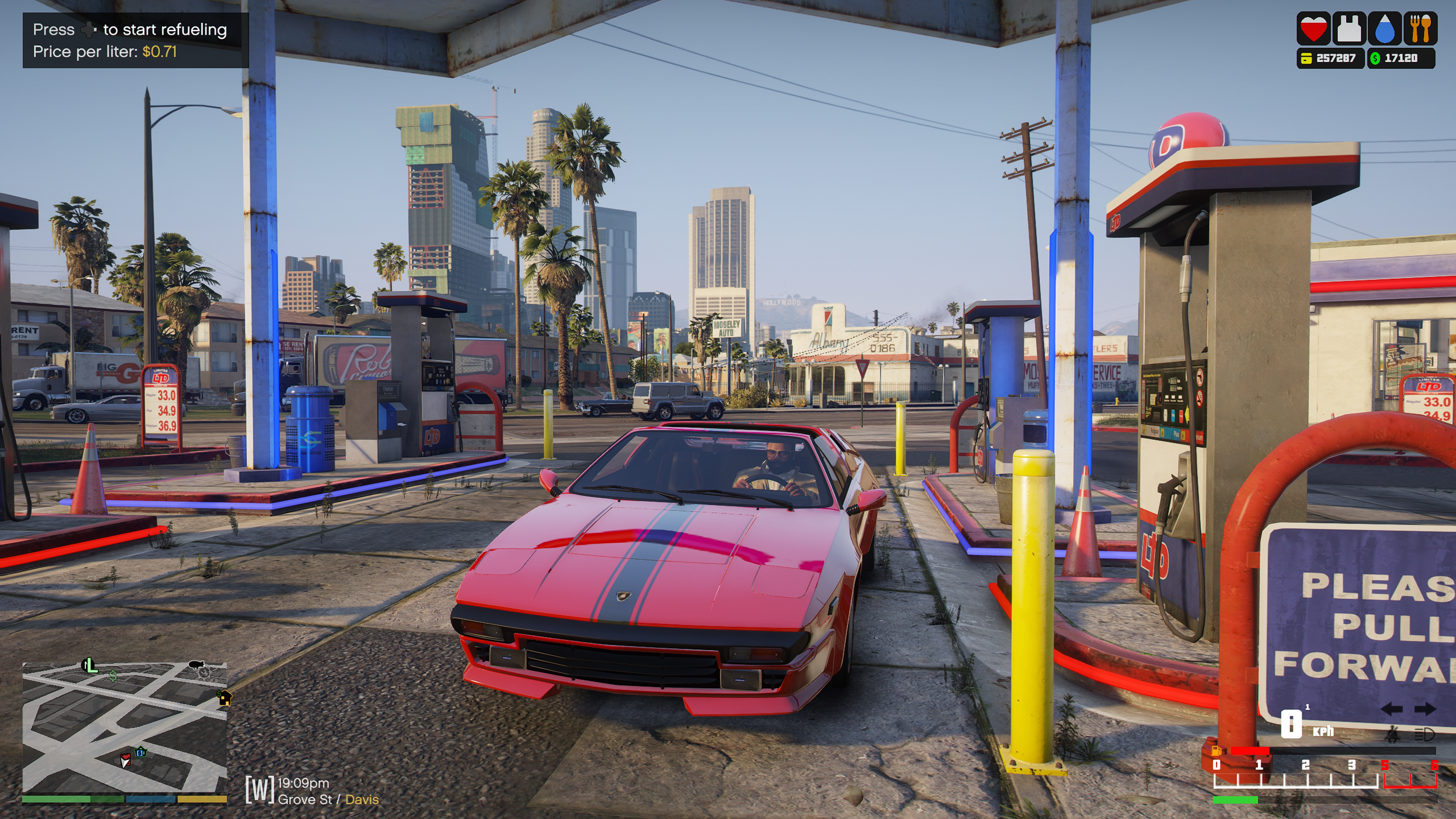The height and width of the screenshot is (819, 1456).
Task: Select the fork and spoon hunger icon
Action: click(x=1420, y=28)
